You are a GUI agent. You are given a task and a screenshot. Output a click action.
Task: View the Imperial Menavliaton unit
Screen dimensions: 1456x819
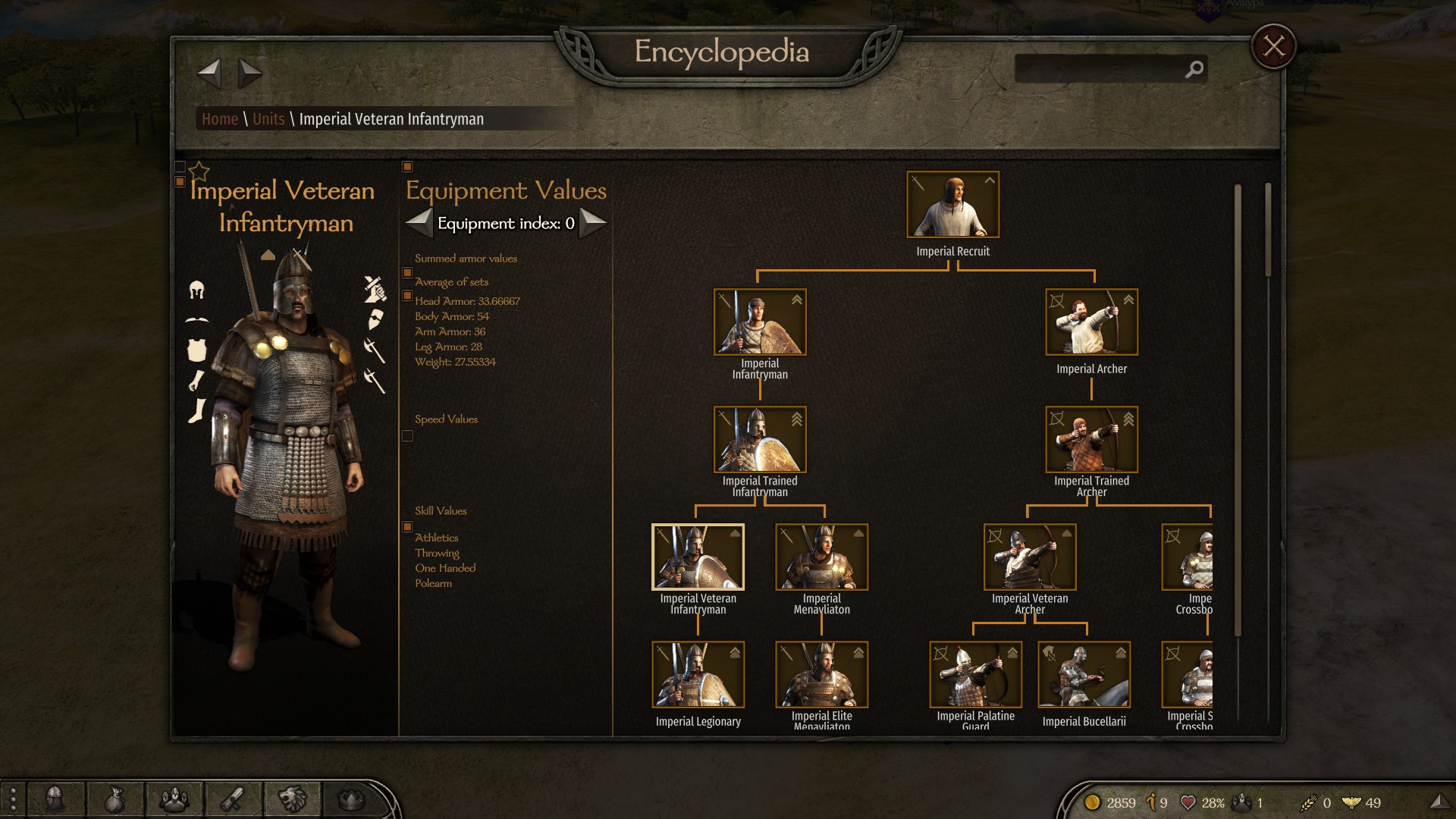coord(821,557)
